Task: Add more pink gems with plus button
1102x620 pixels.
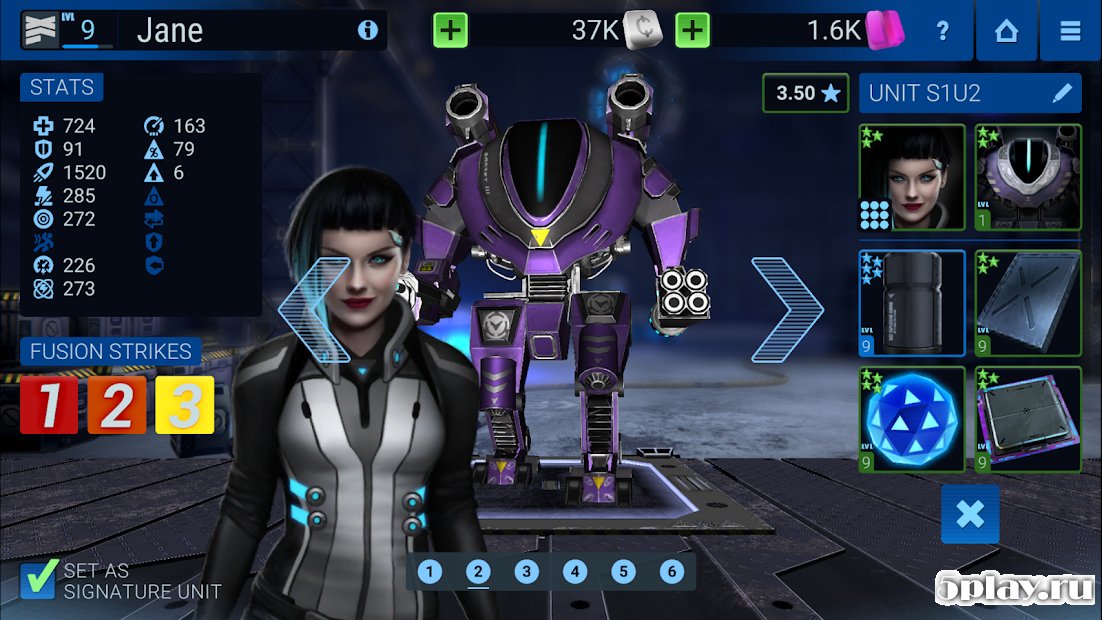Action: click(x=692, y=30)
